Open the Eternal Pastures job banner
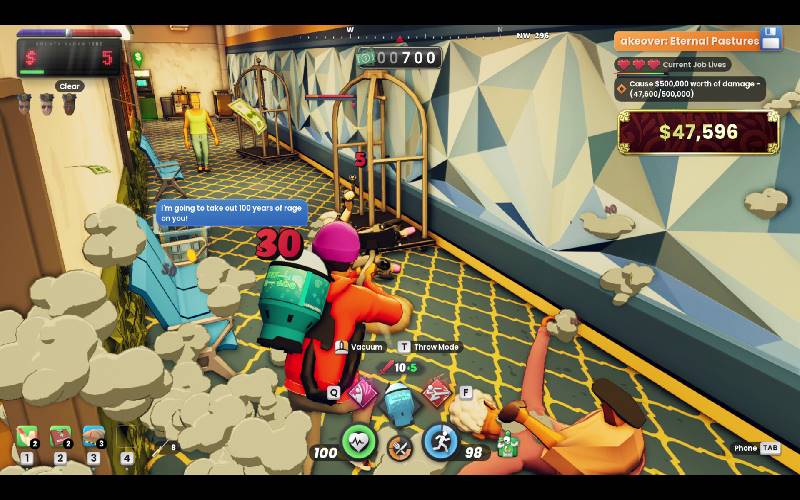The height and width of the screenshot is (500, 800). coord(688,41)
